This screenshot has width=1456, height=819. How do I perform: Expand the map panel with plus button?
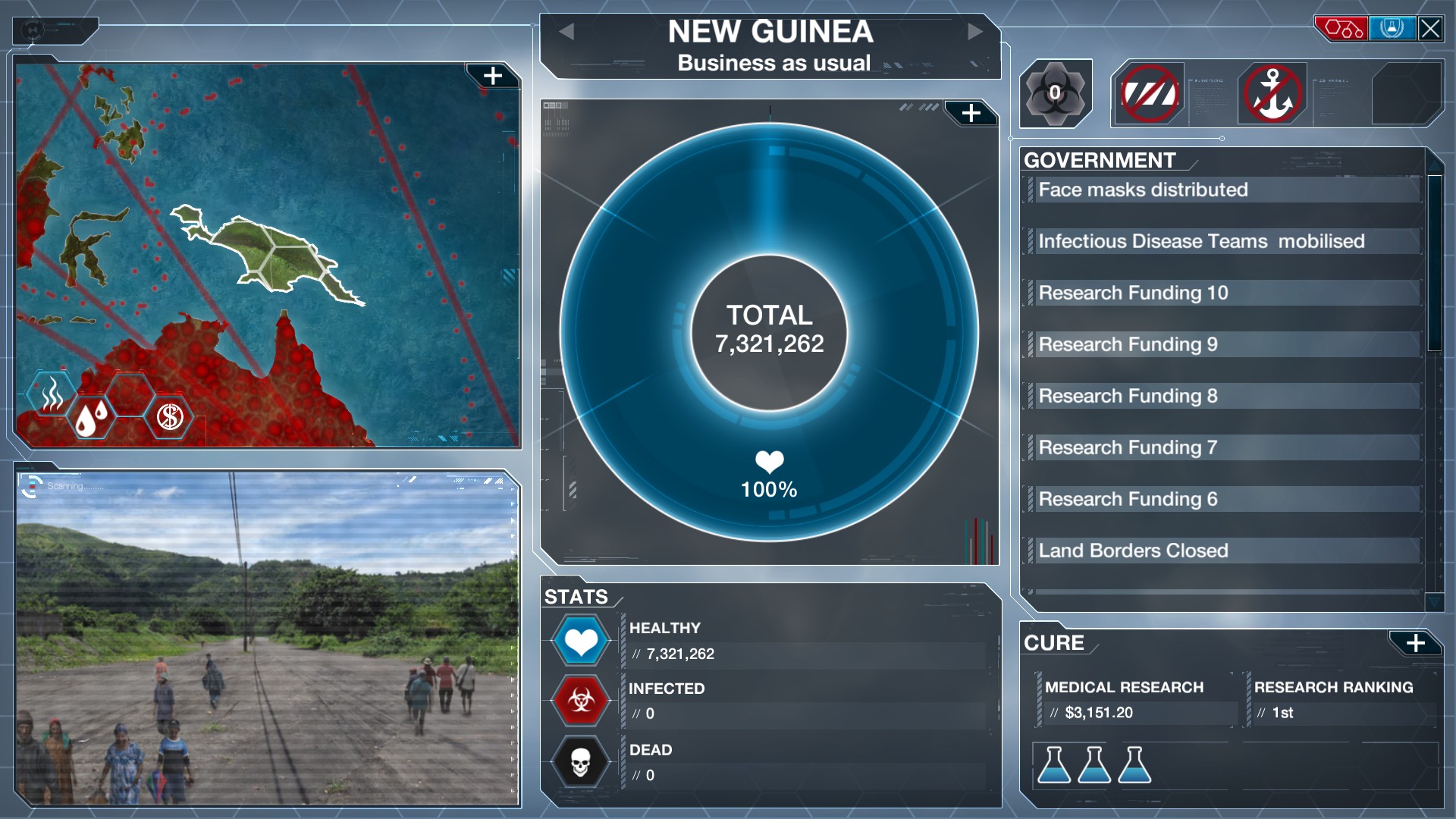[493, 76]
